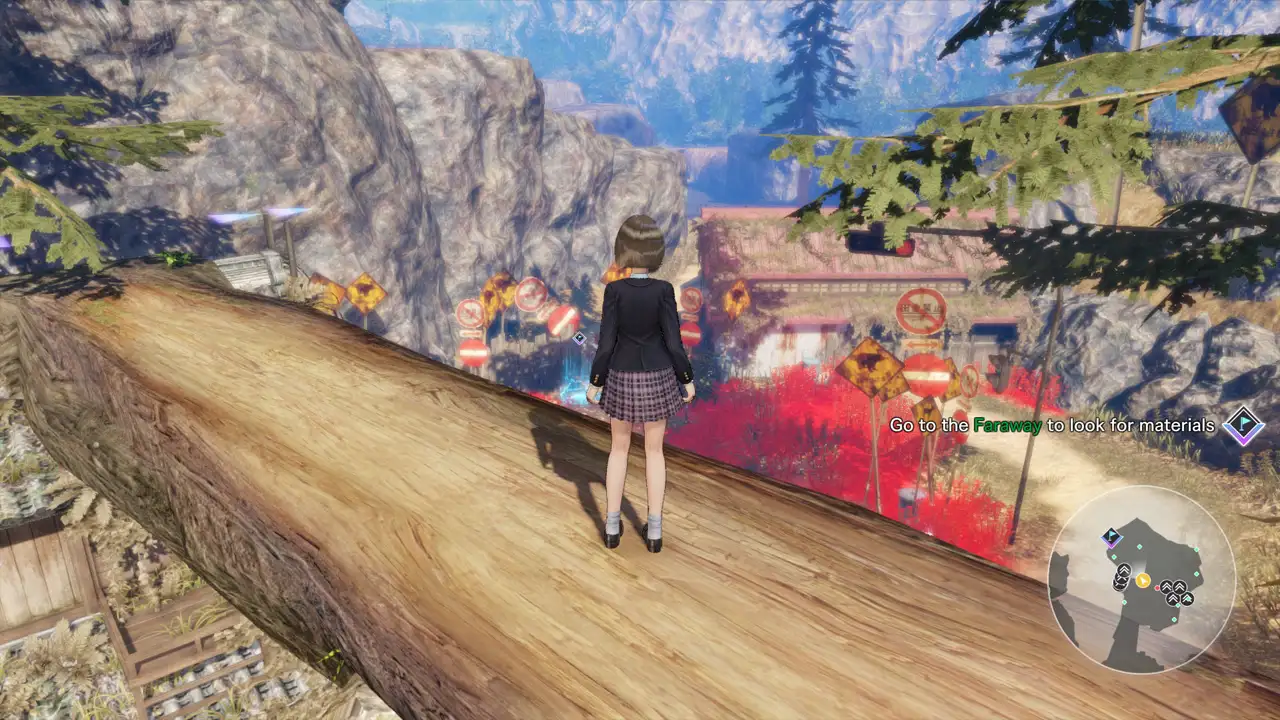Open the circular minimap
Viewport: 1280px width, 720px height.
pos(1141,579)
